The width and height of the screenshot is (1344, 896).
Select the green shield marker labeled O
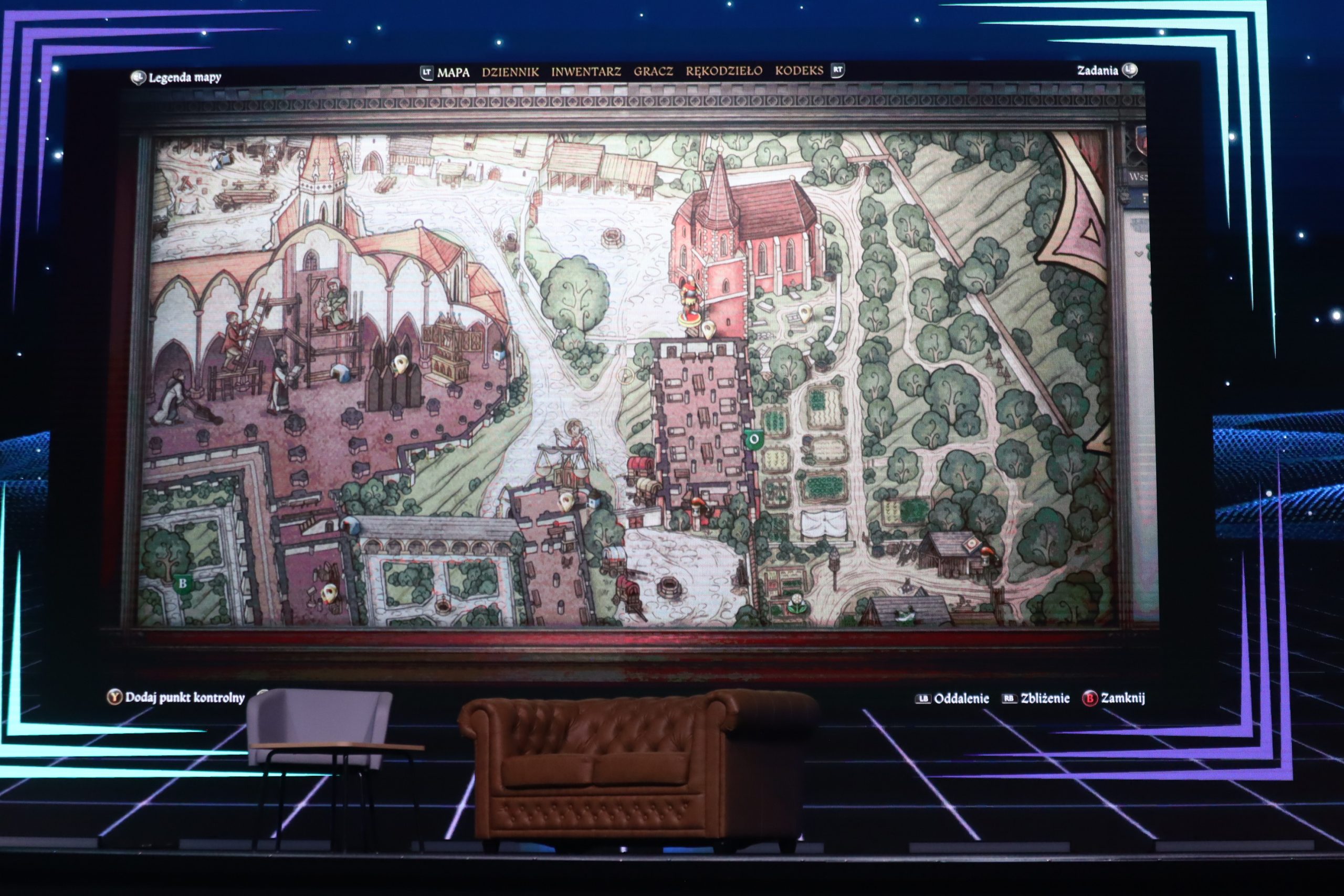[754, 439]
